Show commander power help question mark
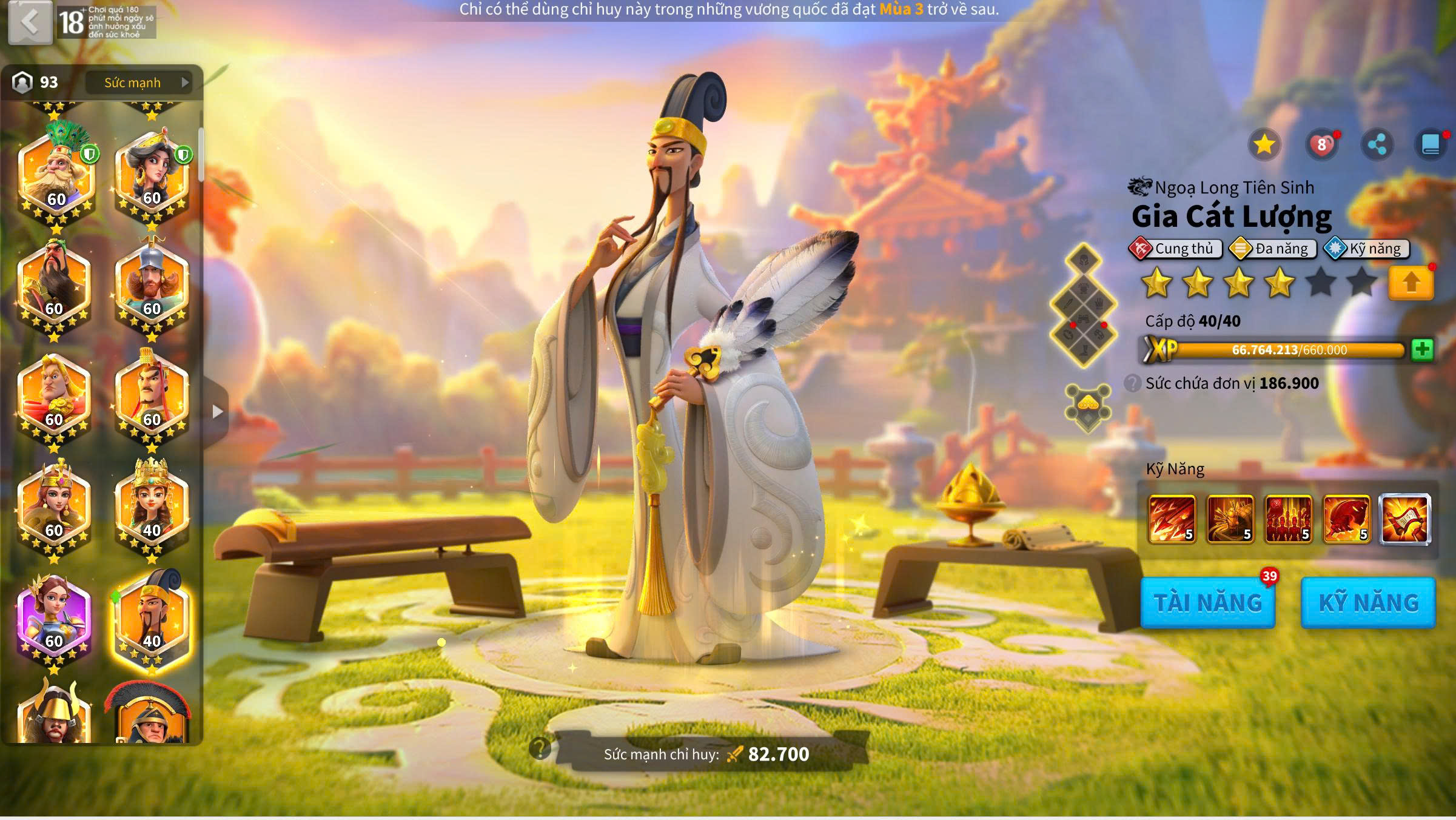Screen dimensions: 1456x820 tap(539, 748)
